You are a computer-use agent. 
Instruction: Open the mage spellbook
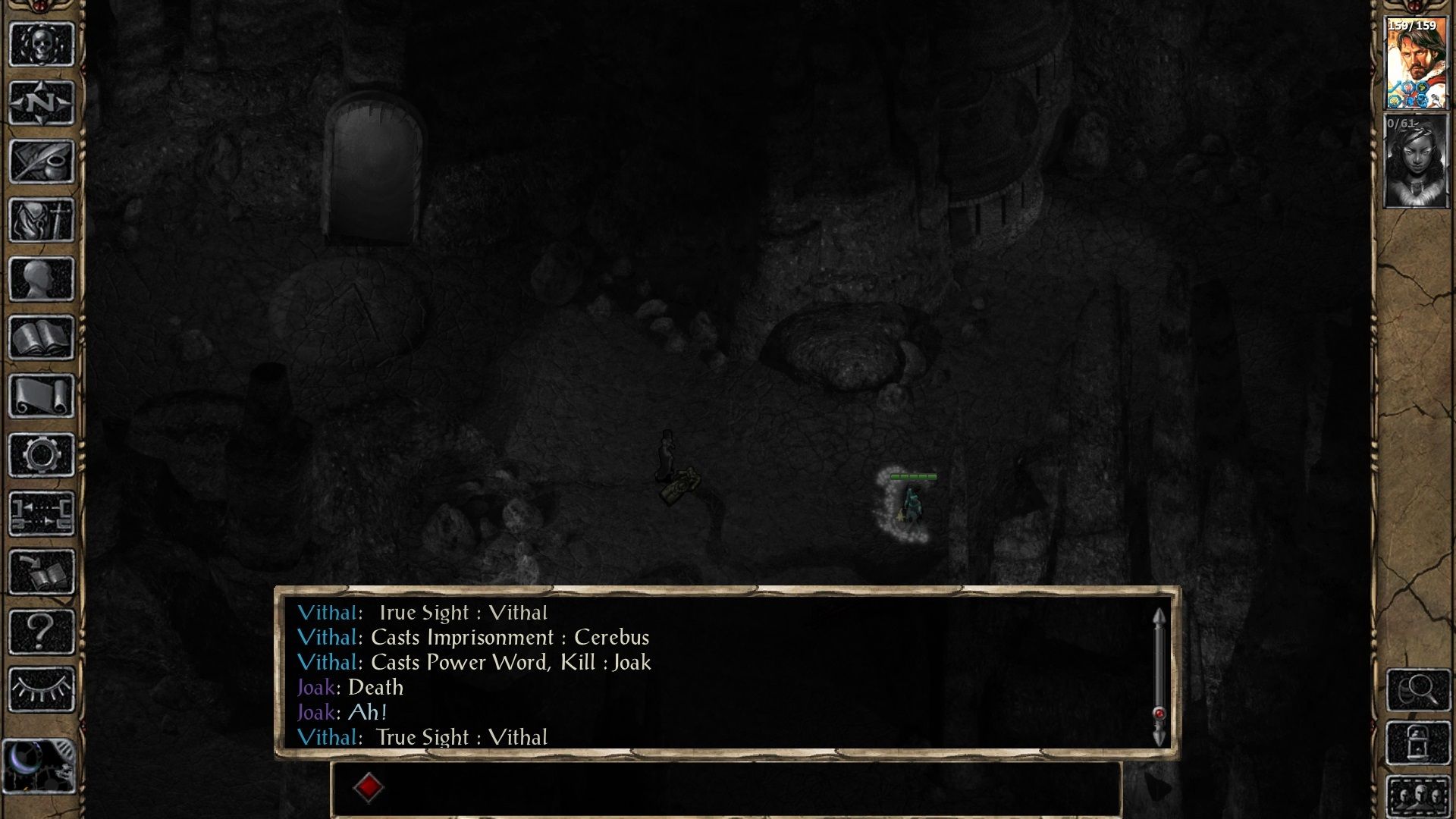[42, 337]
